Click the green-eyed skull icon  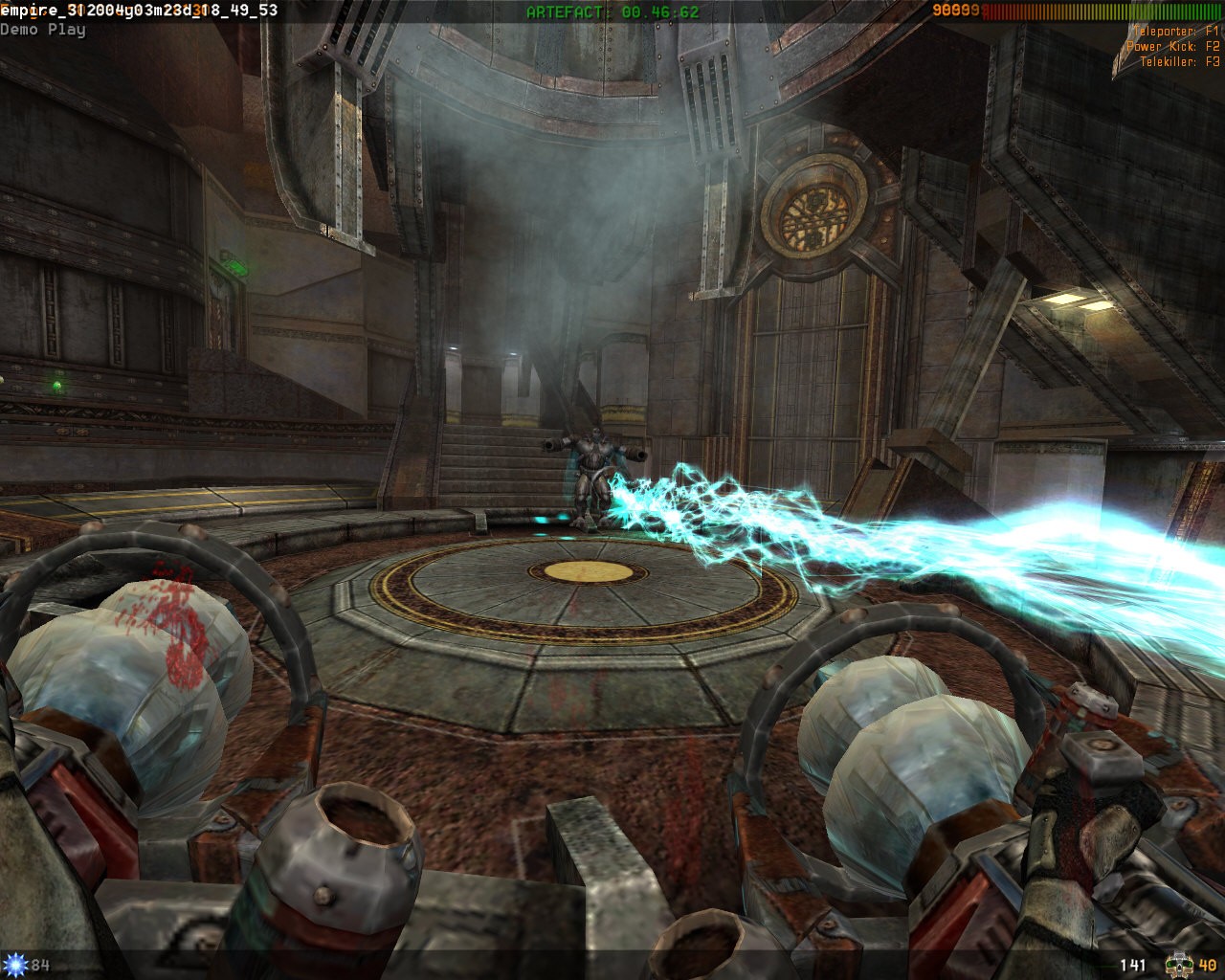[x=1178, y=965]
